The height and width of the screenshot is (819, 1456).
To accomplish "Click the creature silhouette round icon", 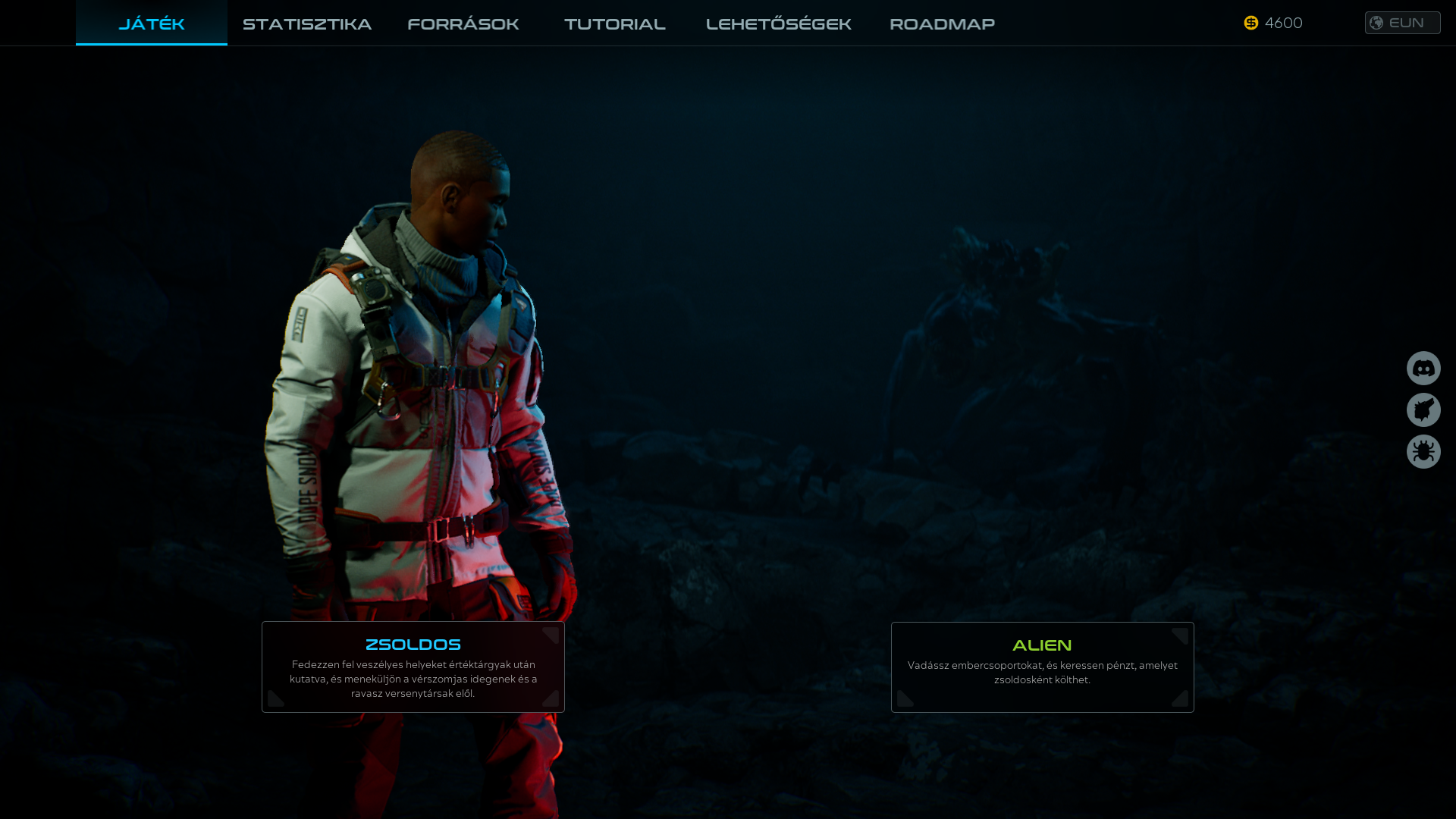I will coord(1423,410).
